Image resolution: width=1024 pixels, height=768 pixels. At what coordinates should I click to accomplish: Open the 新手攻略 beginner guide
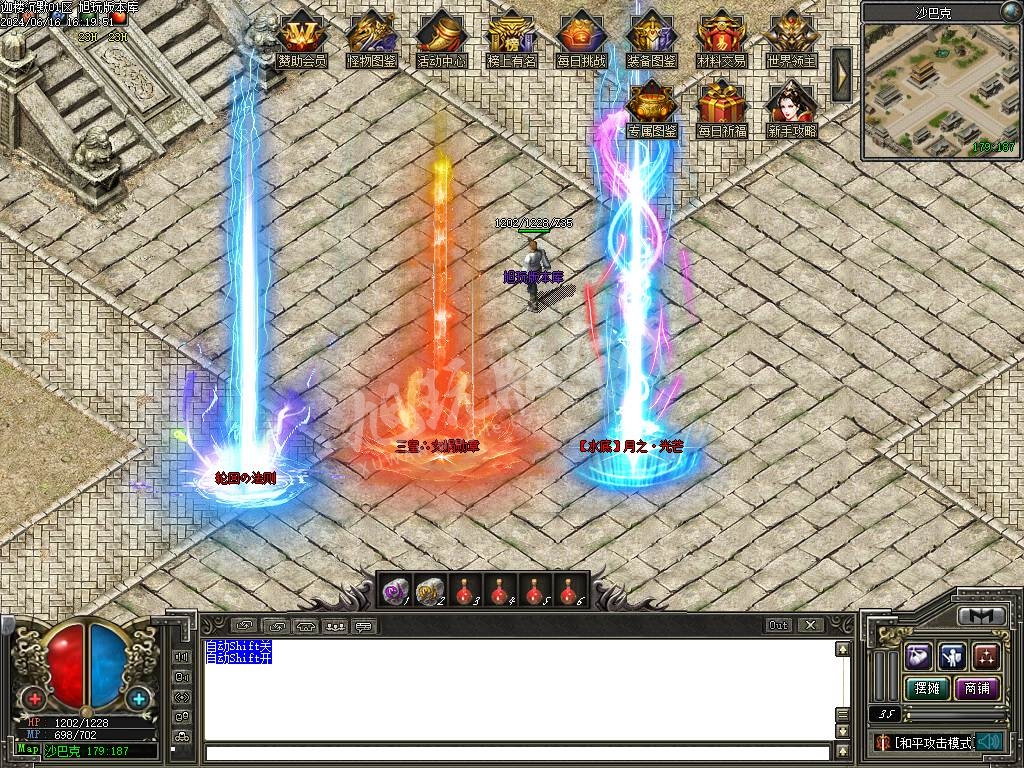point(791,107)
